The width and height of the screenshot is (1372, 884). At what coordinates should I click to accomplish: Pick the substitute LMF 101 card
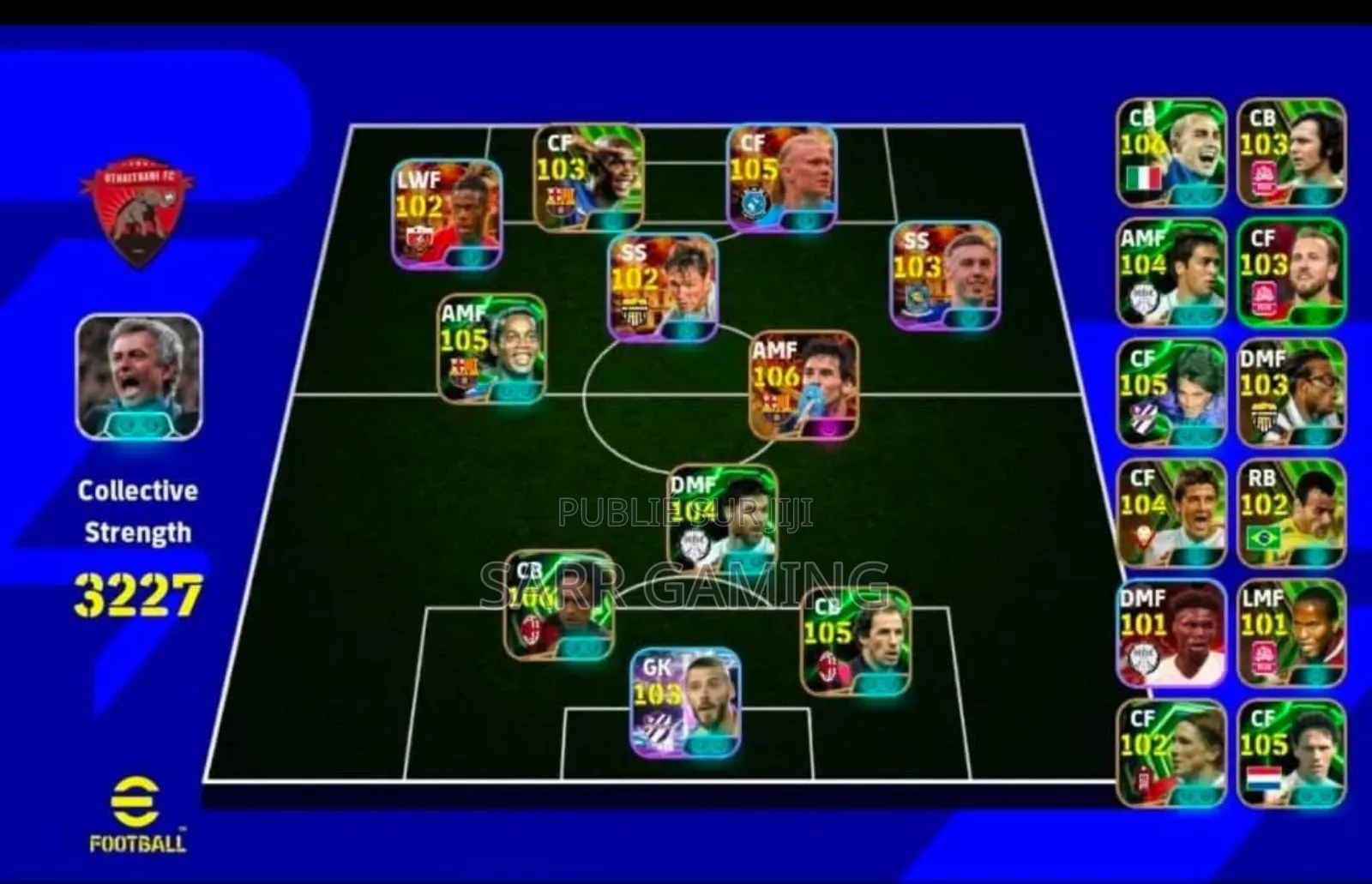(1291, 634)
